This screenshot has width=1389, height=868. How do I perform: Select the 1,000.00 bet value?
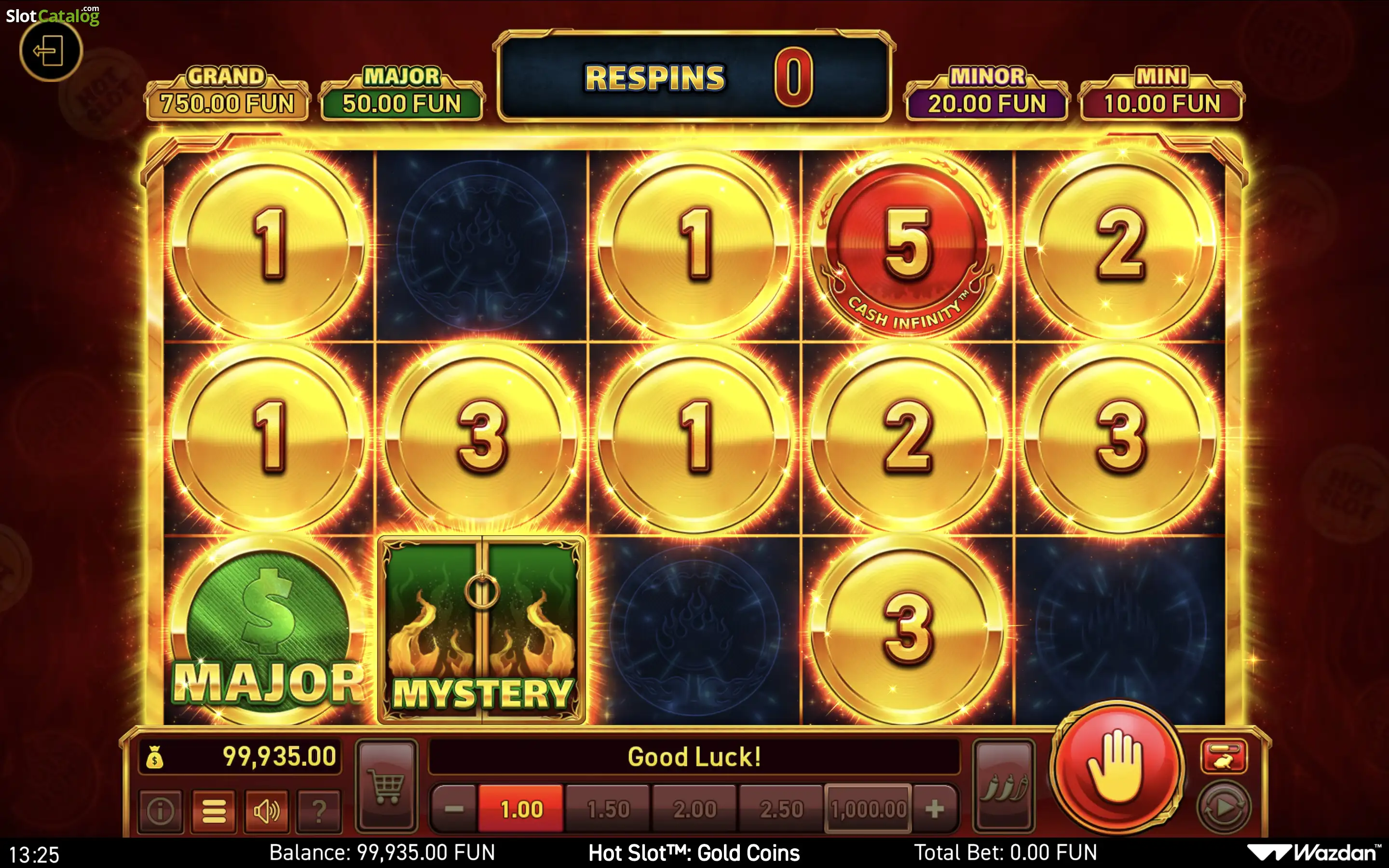pyautogui.click(x=868, y=809)
